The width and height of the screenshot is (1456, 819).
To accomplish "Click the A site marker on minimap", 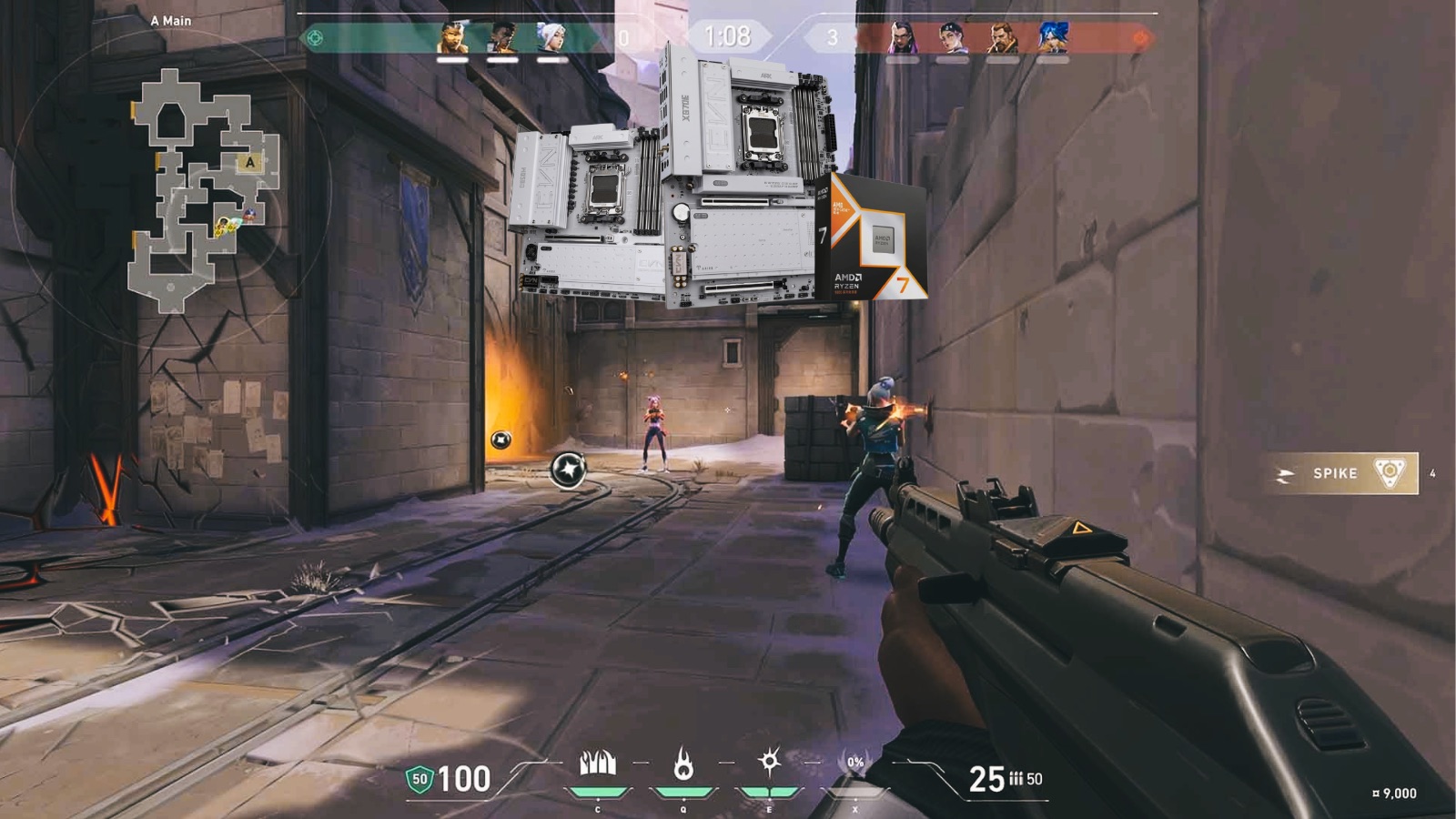I will click(x=249, y=163).
